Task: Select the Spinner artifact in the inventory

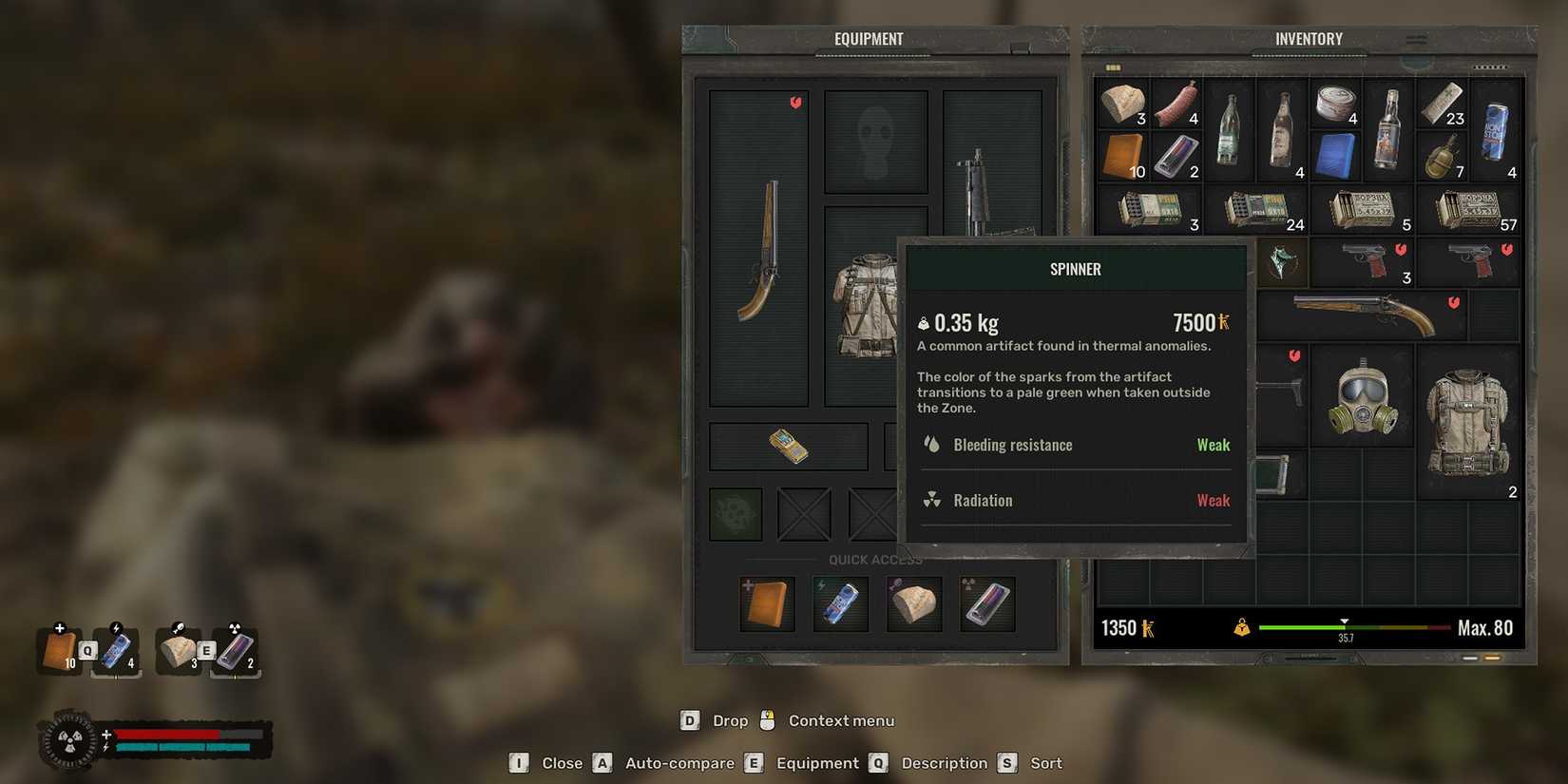Action: tap(1281, 263)
